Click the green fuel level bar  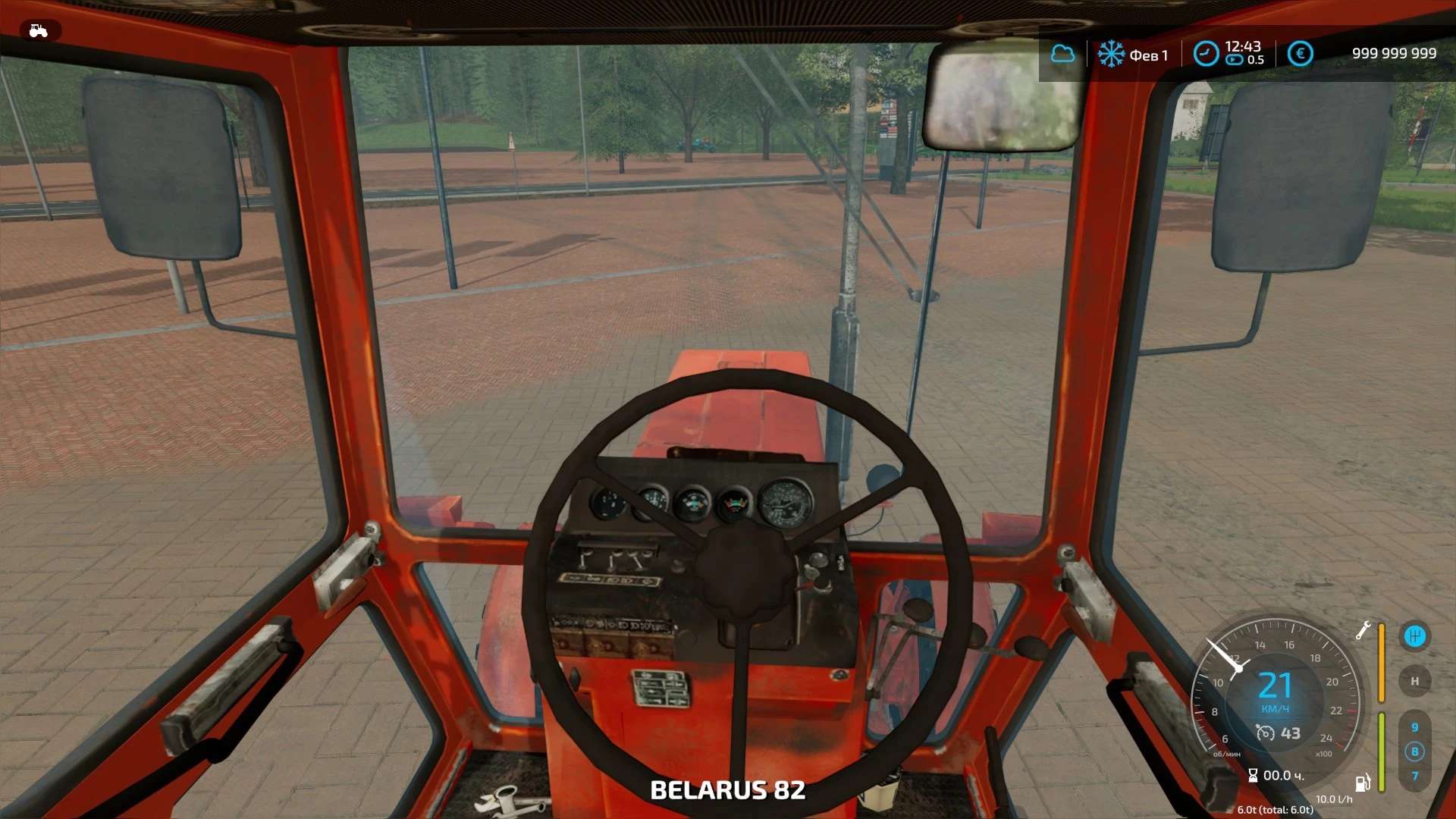coord(1381,752)
